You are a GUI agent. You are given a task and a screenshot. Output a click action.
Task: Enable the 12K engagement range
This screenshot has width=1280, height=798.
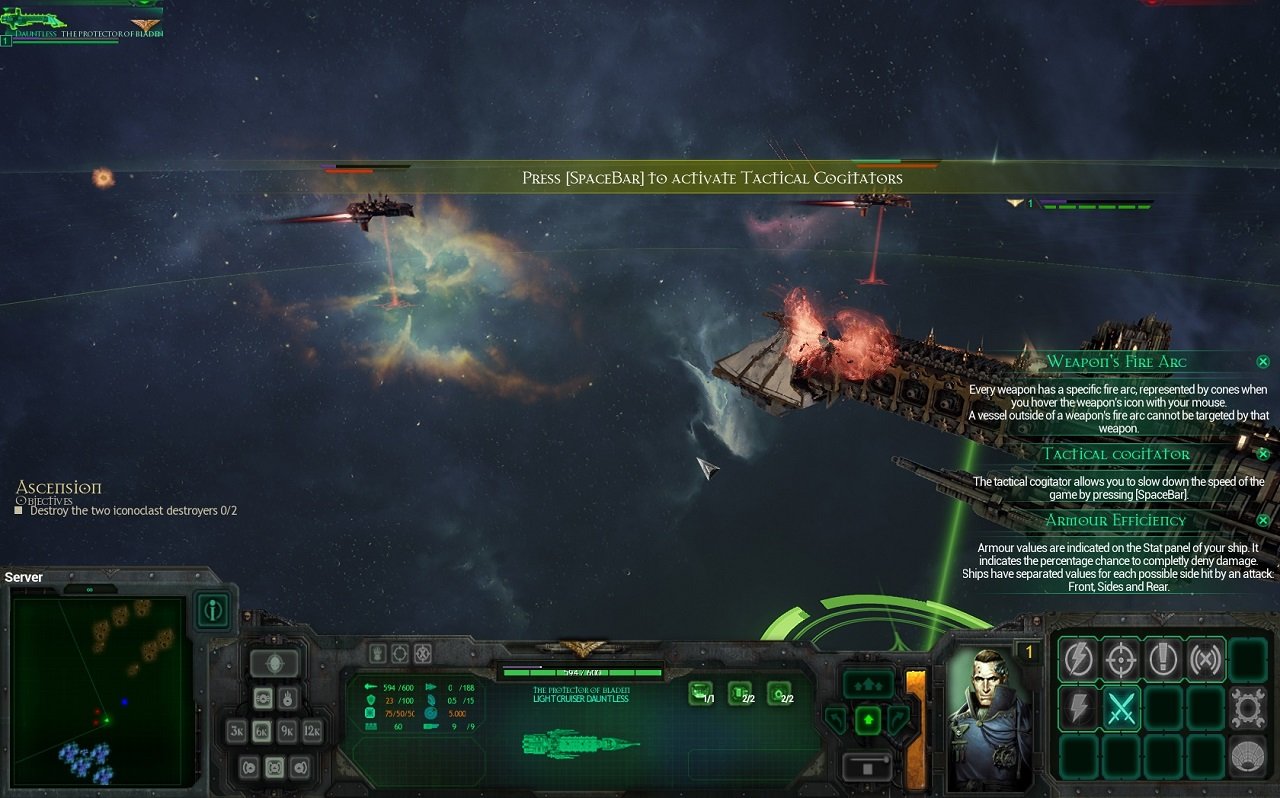point(313,731)
